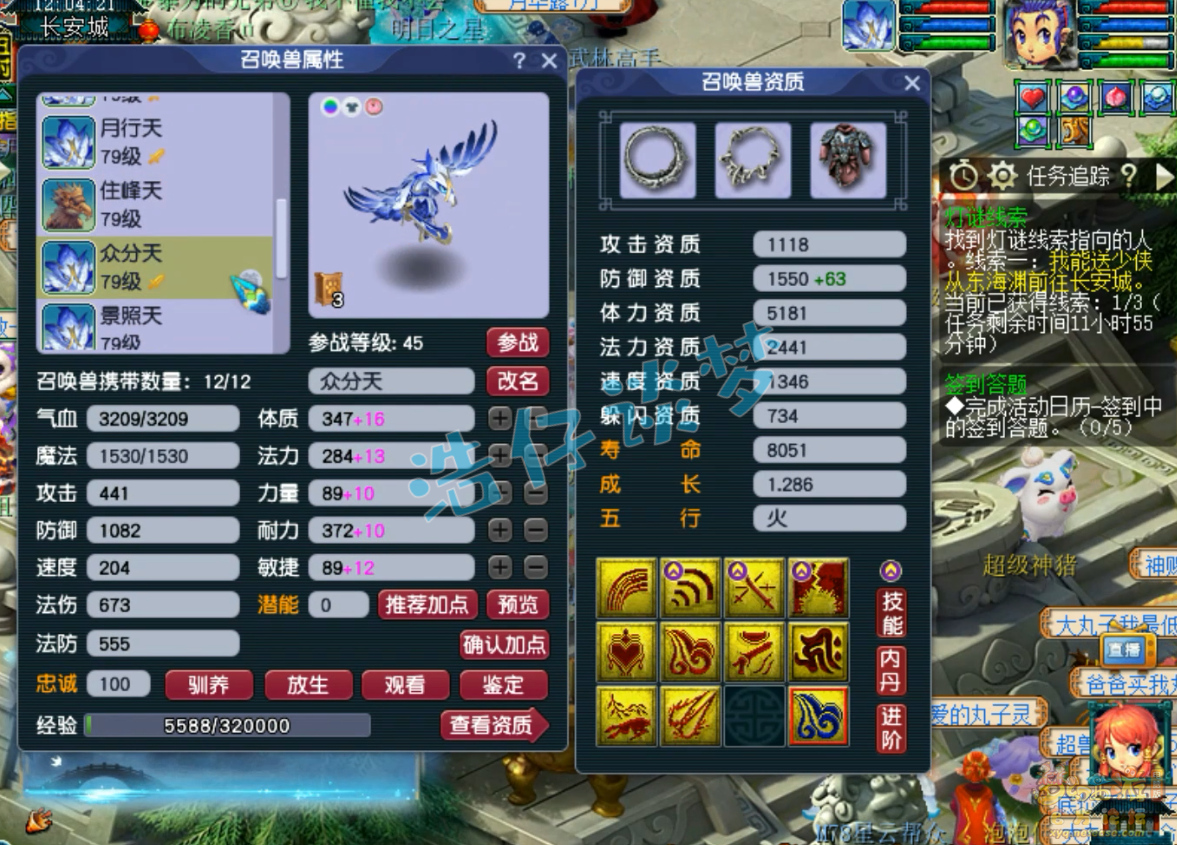Close the 召唤兽资质 panel
The height and width of the screenshot is (845, 1177).
point(912,83)
